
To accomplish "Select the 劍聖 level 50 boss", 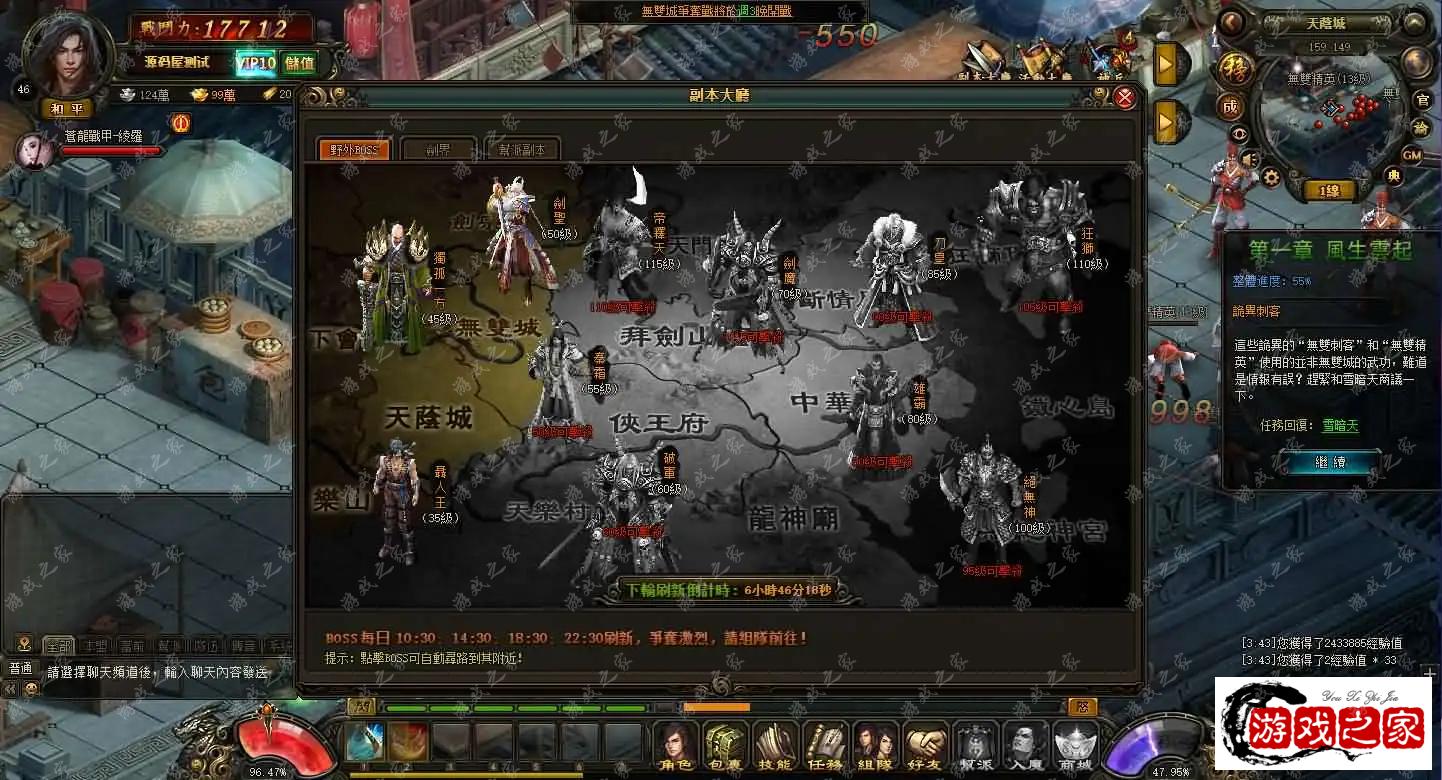I will tap(520, 235).
